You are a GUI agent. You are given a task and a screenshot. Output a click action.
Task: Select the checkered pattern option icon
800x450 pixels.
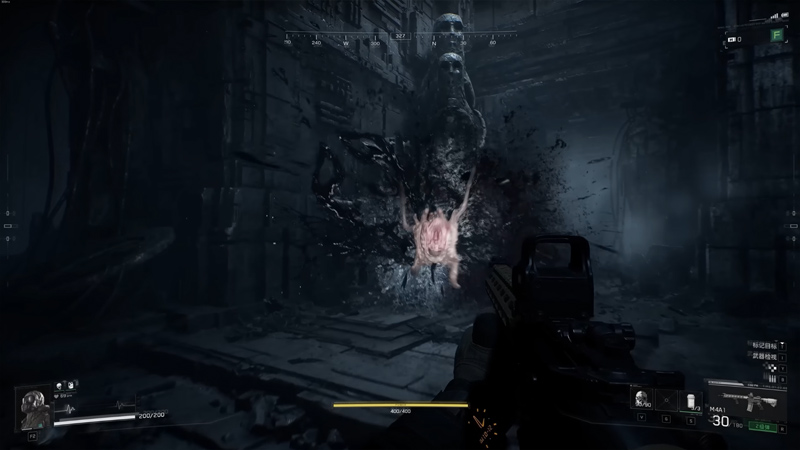point(771,369)
